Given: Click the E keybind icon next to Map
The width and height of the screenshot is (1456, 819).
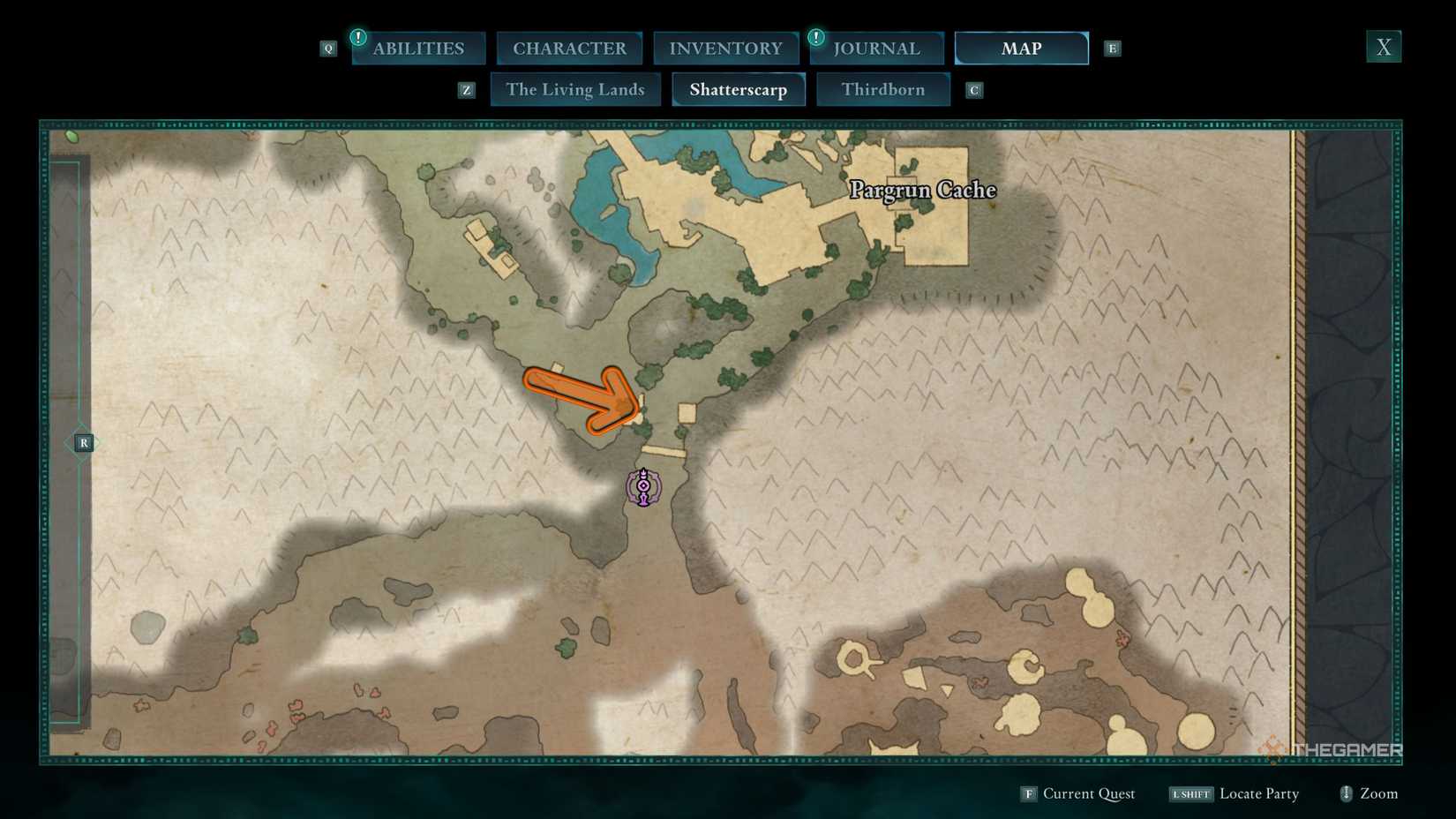Looking at the screenshot, I should (1112, 49).
